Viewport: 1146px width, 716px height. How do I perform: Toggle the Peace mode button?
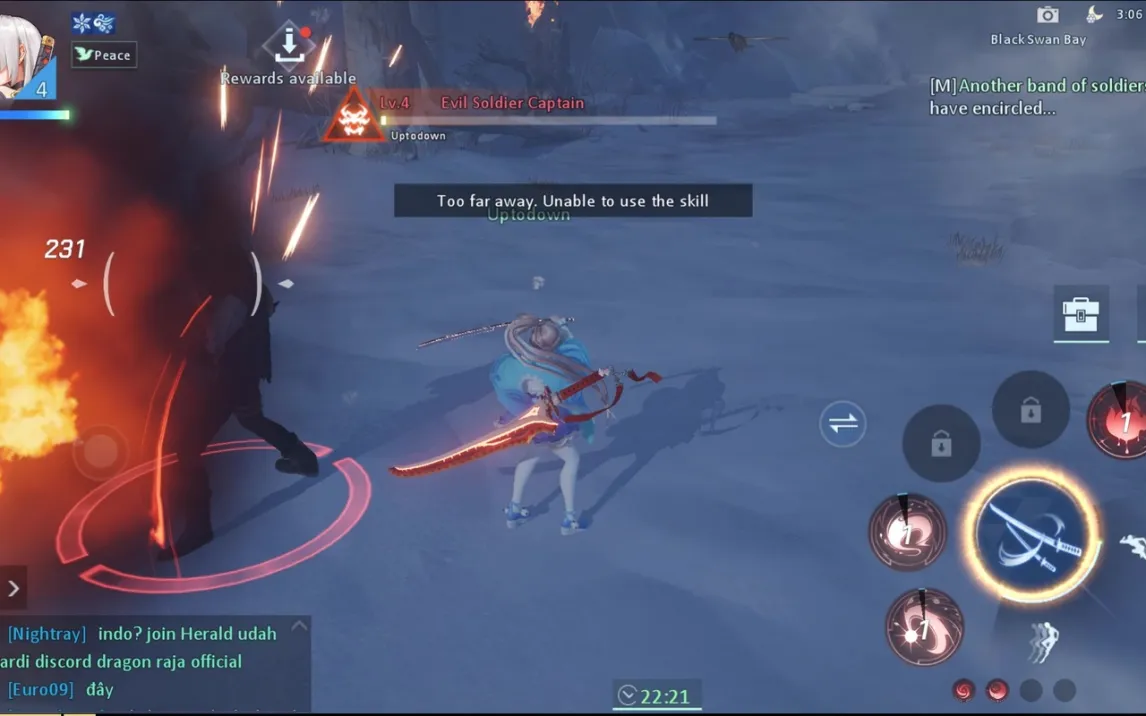[104, 55]
